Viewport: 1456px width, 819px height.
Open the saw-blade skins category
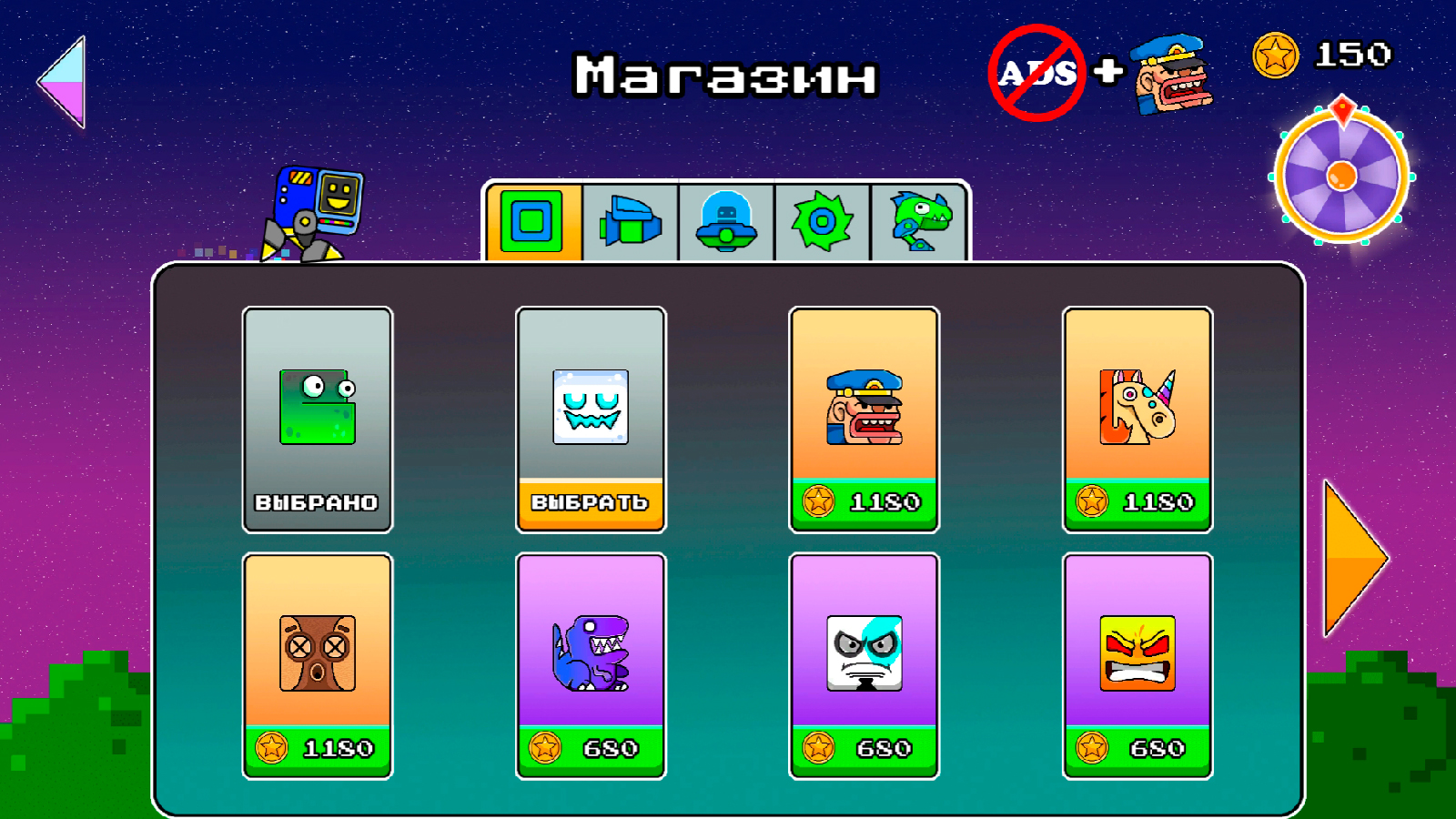coord(824,219)
